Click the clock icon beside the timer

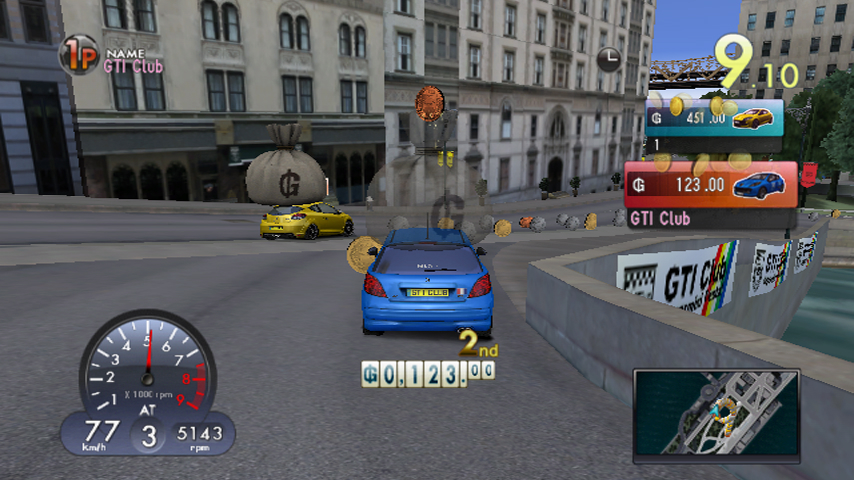click(608, 59)
